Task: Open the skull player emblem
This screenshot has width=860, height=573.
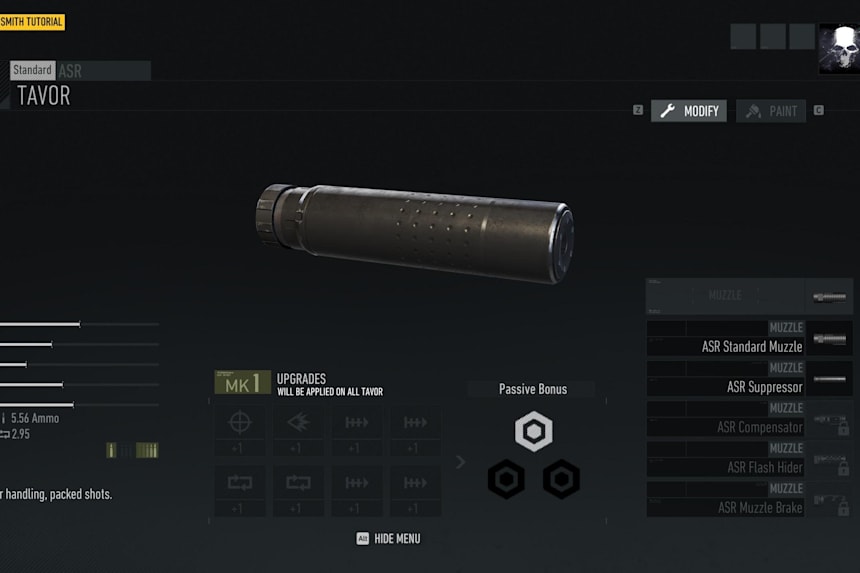Action: (x=838, y=48)
